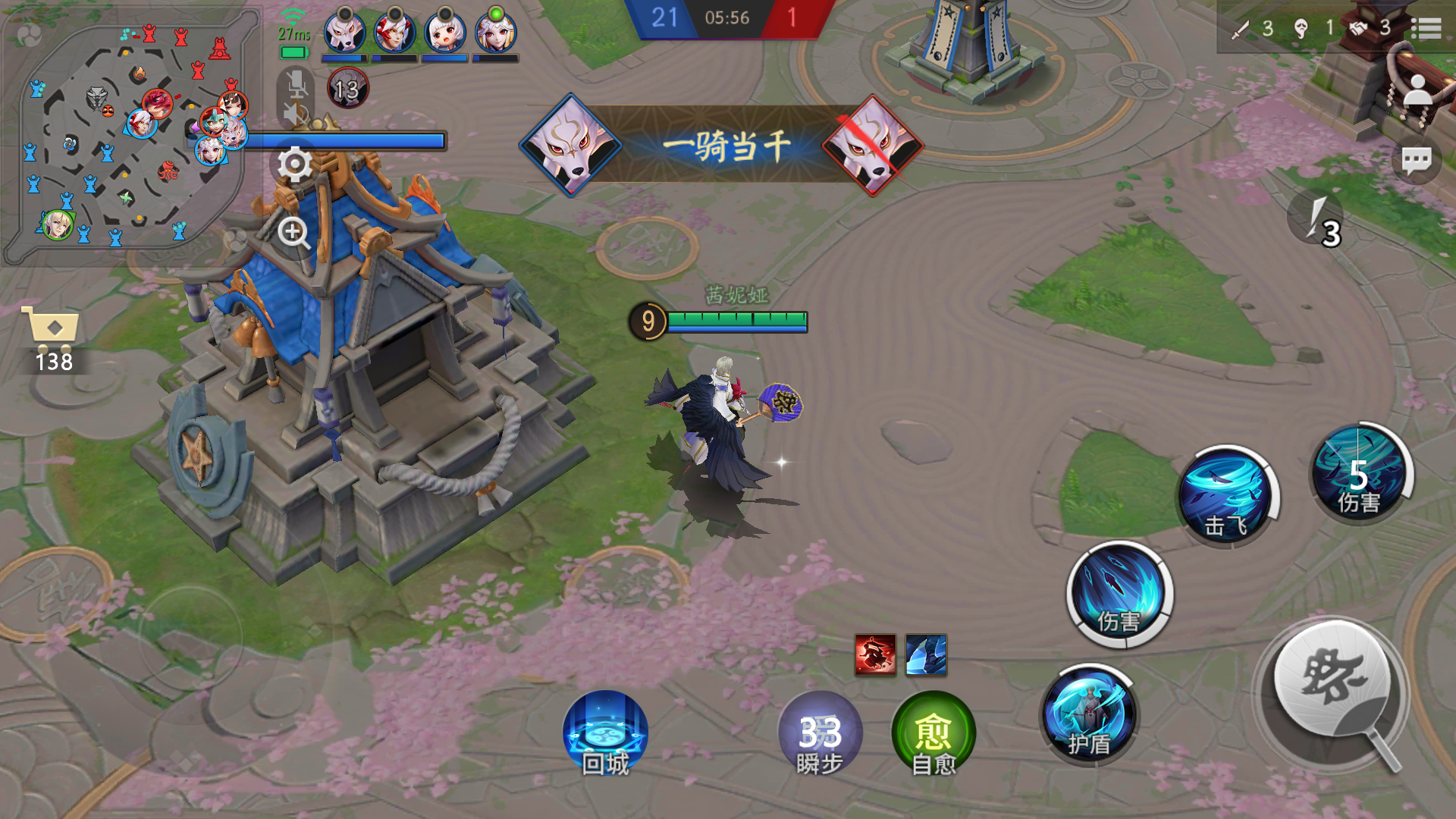Screen dimensions: 1456x819
Task: Tap the 瞬步 blink skill on cooldown
Action: [x=819, y=736]
